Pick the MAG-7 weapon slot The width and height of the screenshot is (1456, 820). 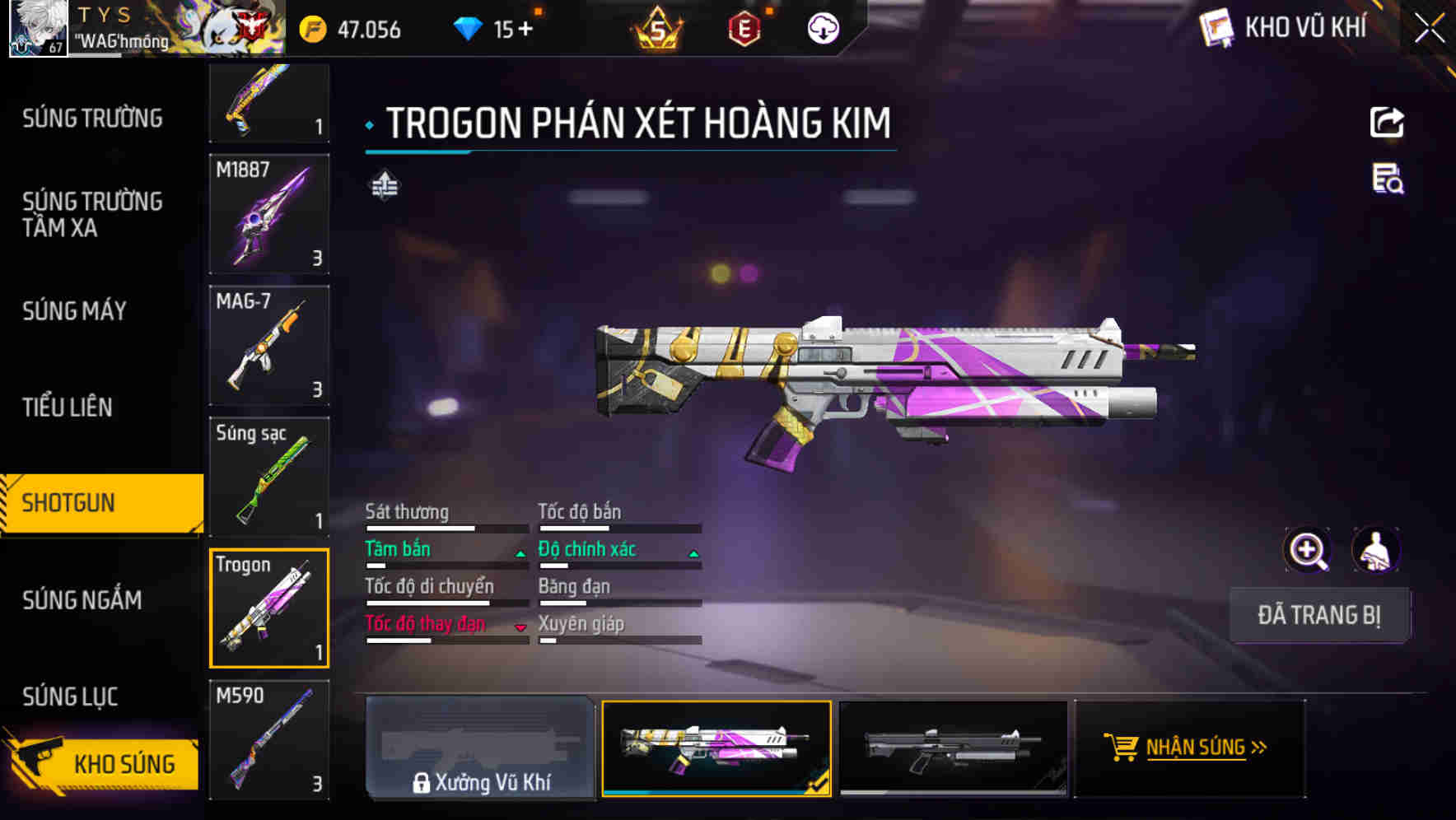click(269, 345)
